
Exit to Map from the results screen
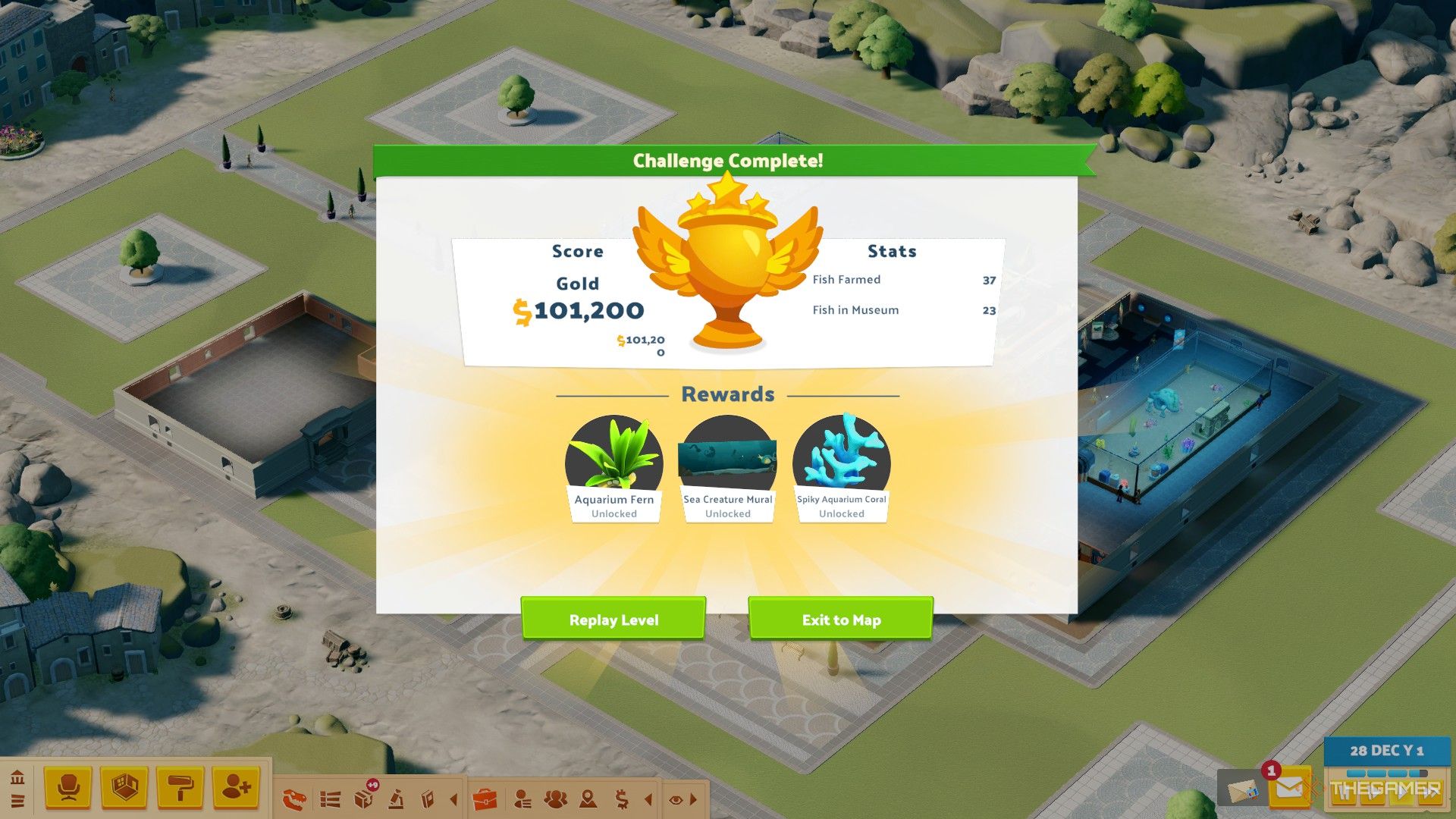tap(840, 619)
